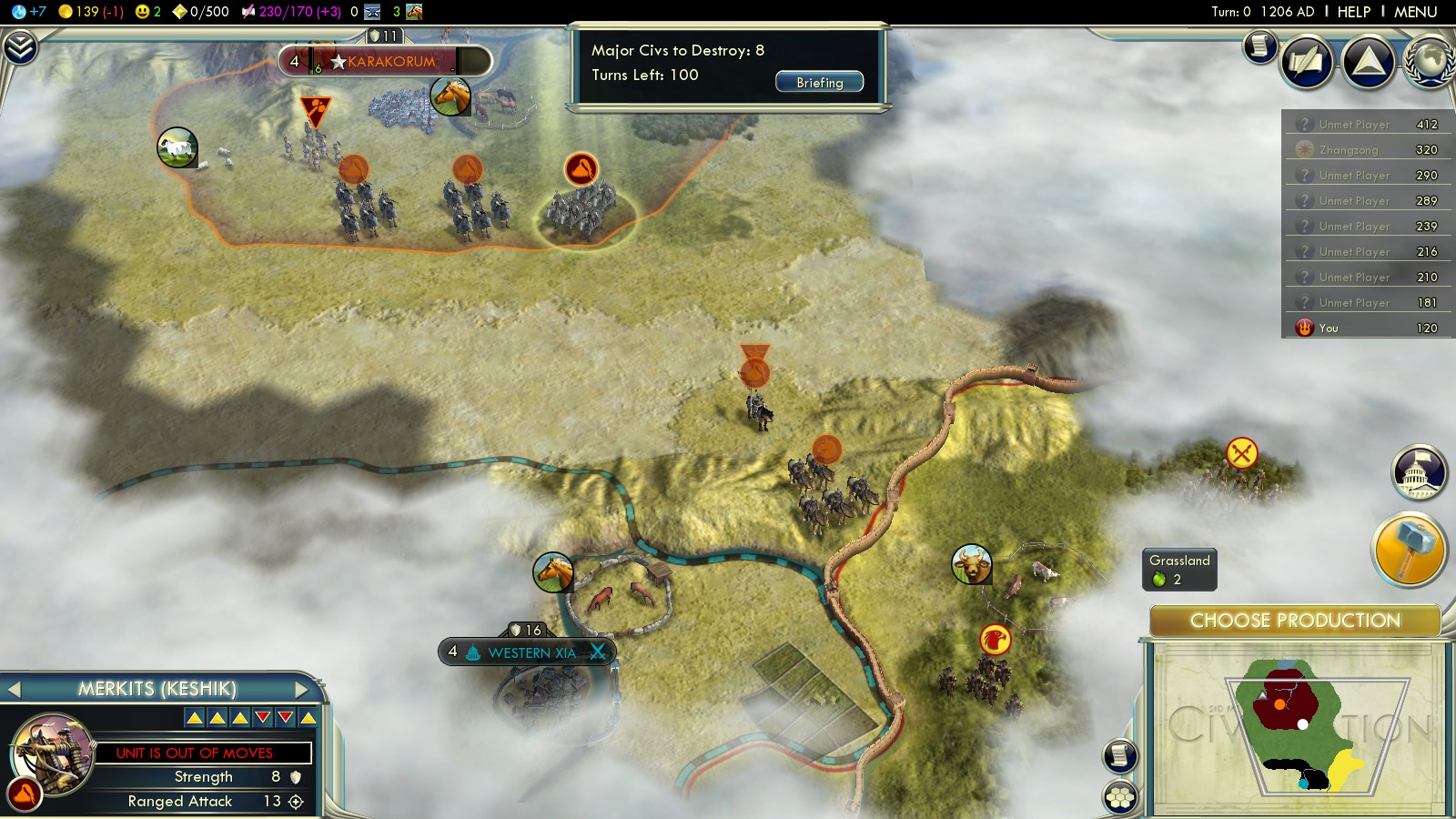The height and width of the screenshot is (819, 1456).
Task: Cycle to the next unit with right arrow
Action: (x=303, y=689)
